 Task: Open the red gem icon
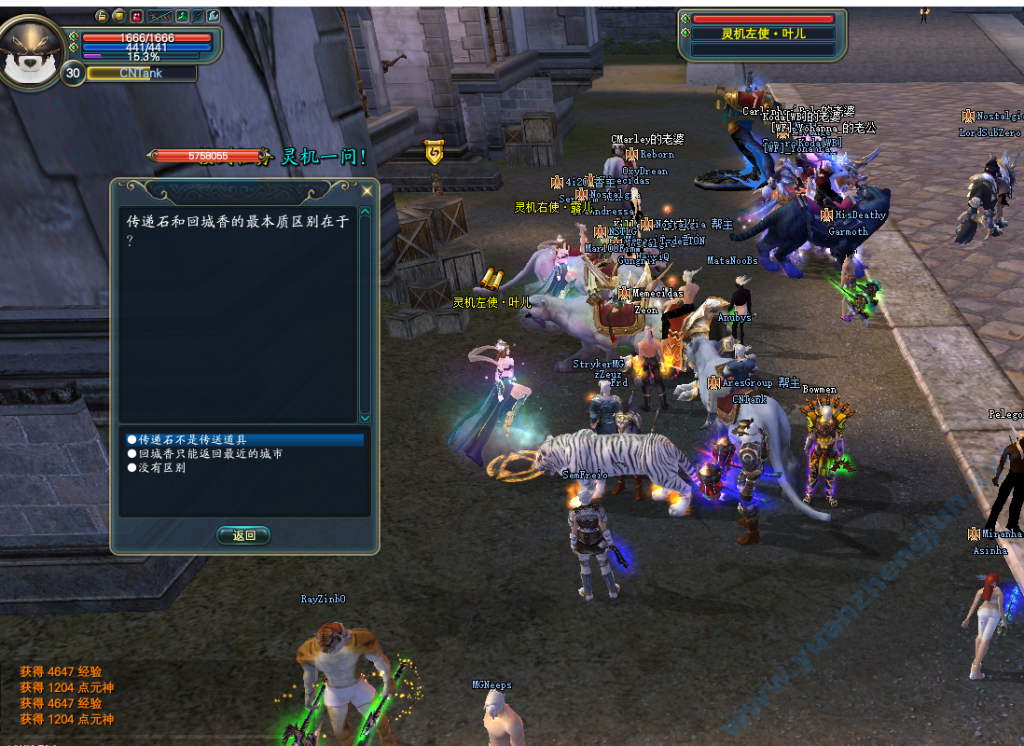pyautogui.click(x=136, y=16)
